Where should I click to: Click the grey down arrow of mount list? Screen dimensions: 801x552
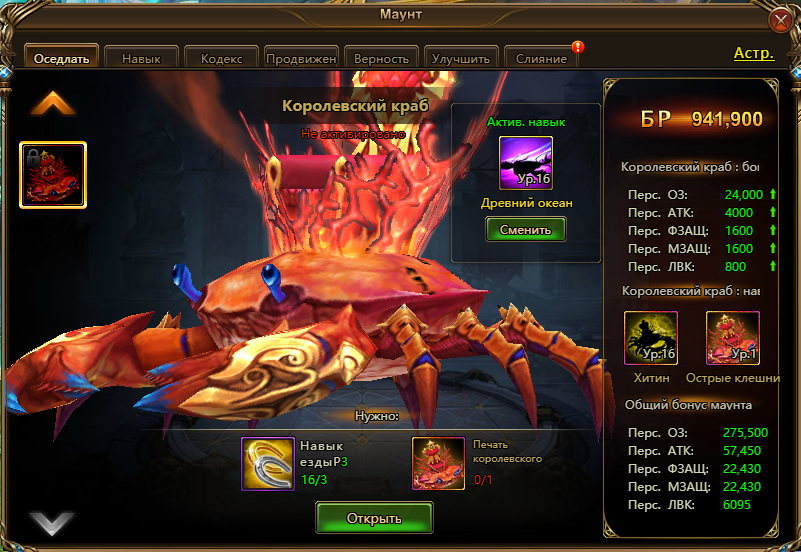pos(52,522)
